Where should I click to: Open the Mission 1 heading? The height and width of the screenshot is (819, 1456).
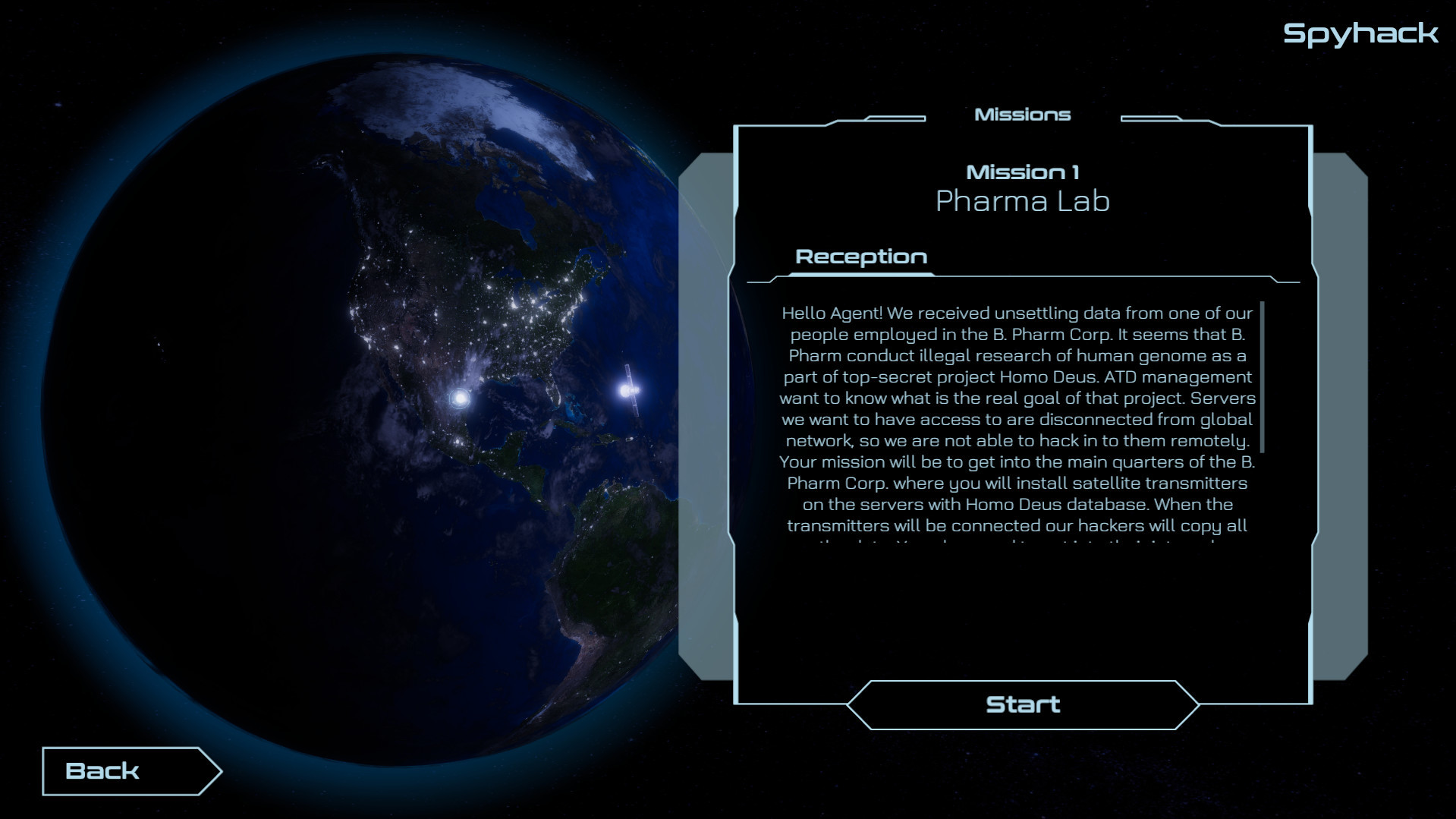pyautogui.click(x=1024, y=171)
